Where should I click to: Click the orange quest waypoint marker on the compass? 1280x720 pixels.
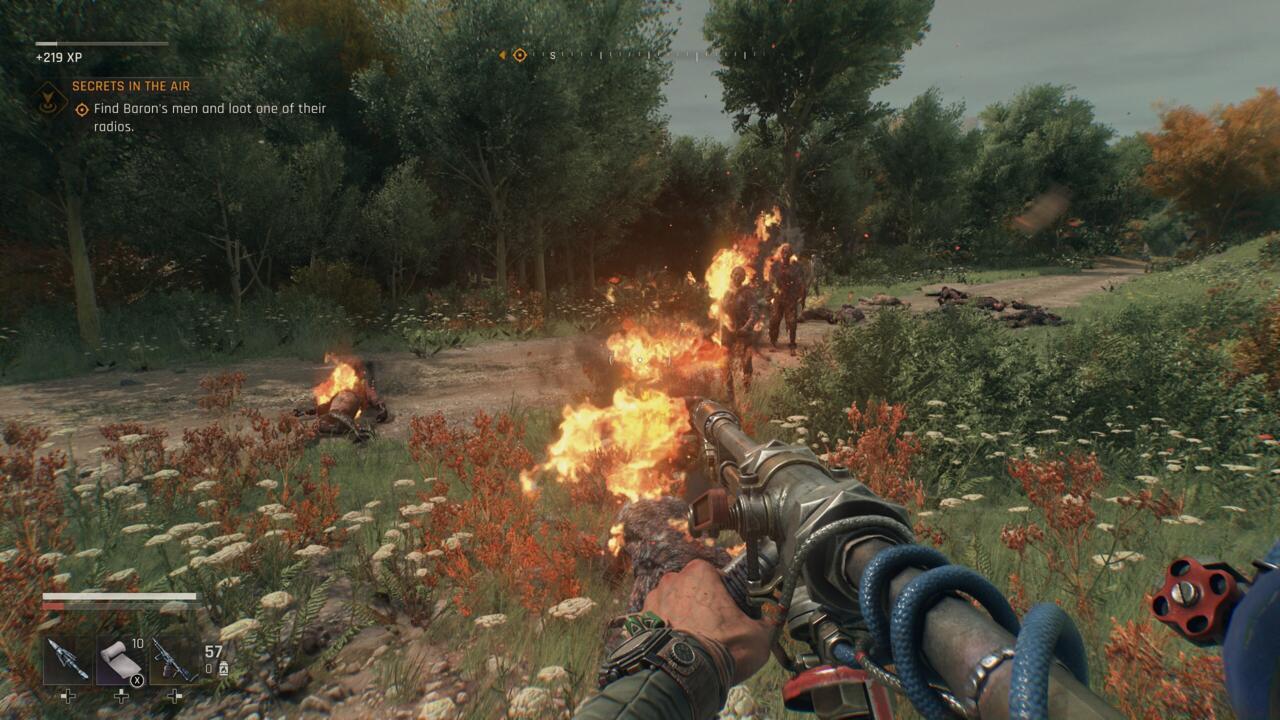tap(519, 55)
